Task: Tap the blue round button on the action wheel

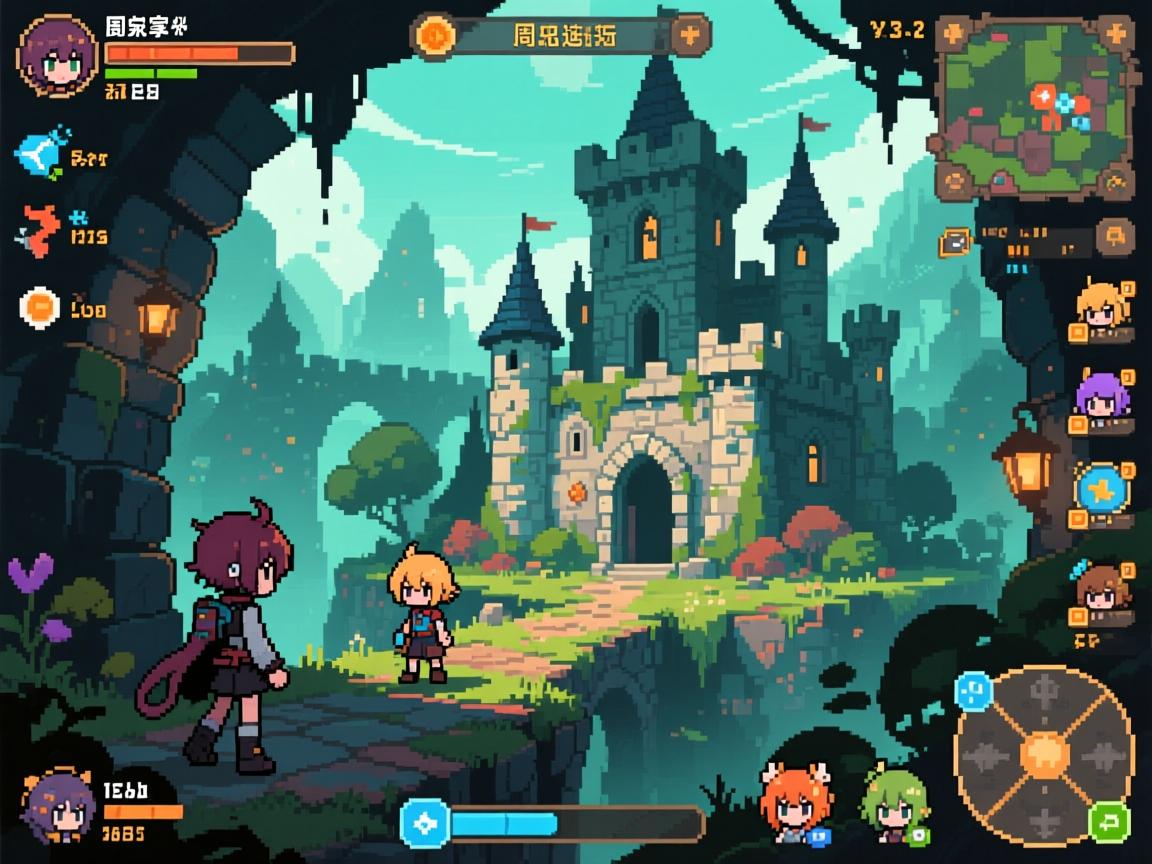Action: (x=972, y=690)
